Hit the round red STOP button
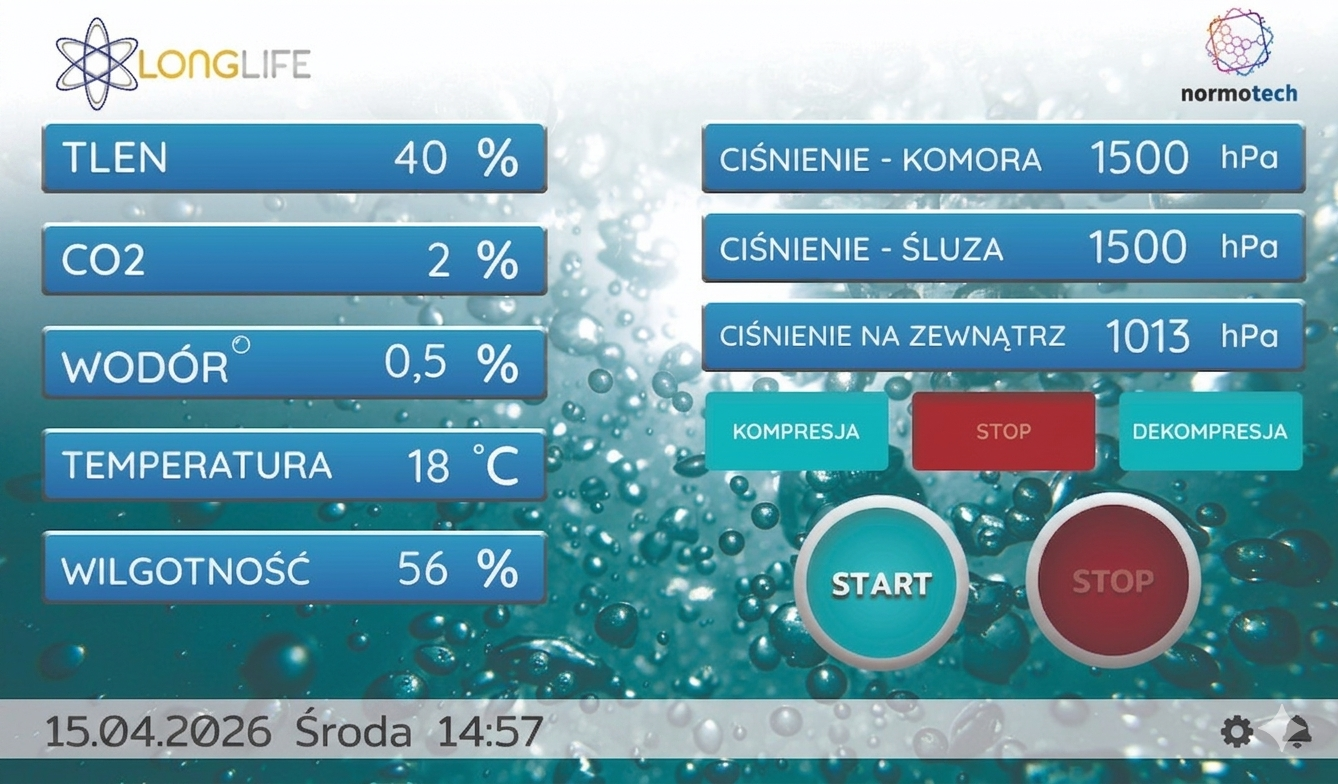This screenshot has width=1338, height=784. point(1113,581)
